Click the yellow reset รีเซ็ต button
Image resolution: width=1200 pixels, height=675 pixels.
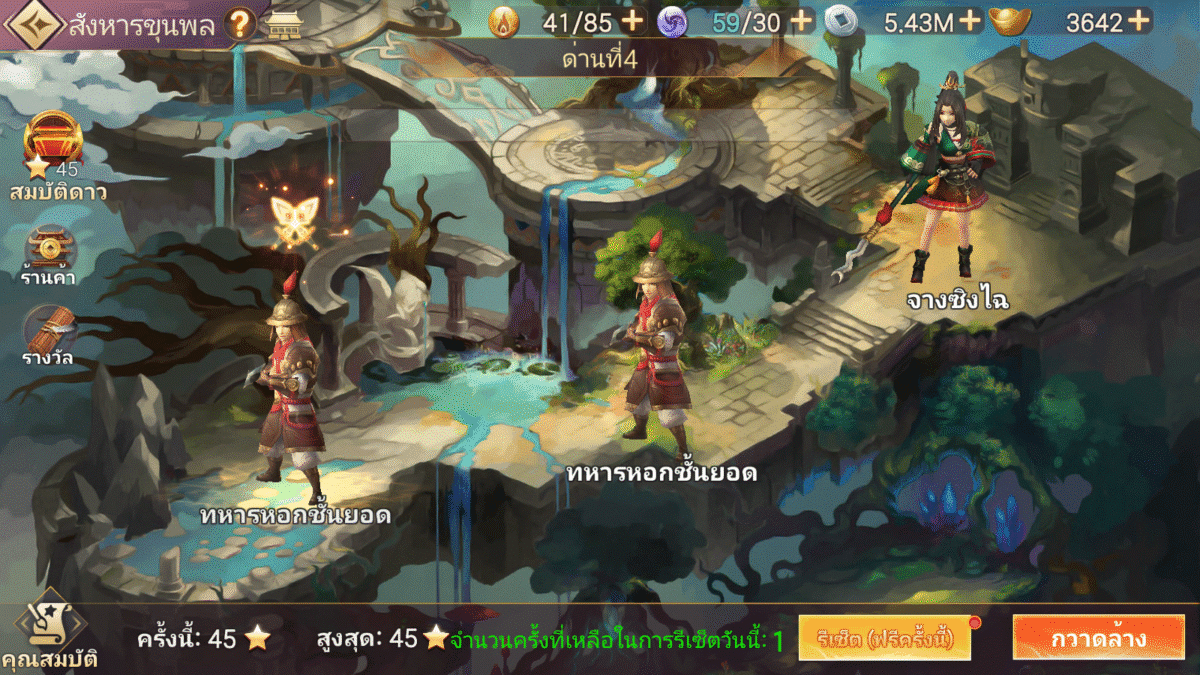884,638
